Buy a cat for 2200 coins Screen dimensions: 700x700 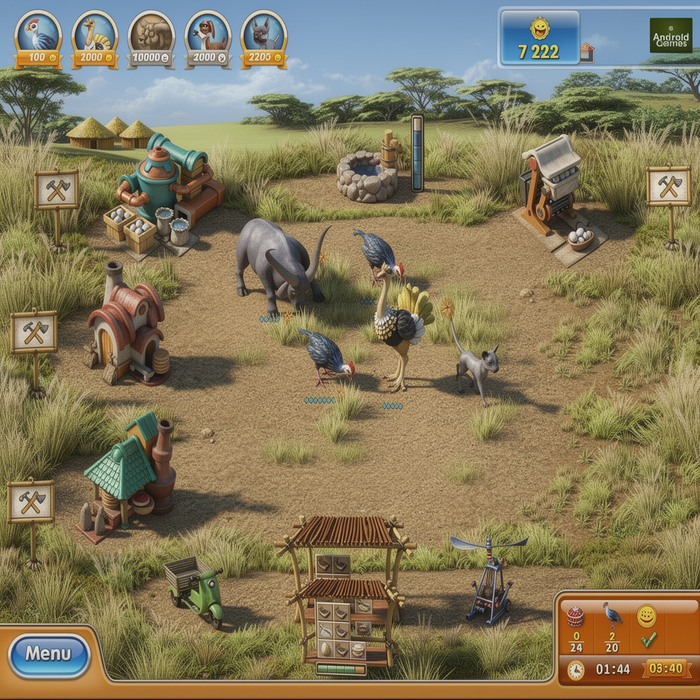[264, 37]
